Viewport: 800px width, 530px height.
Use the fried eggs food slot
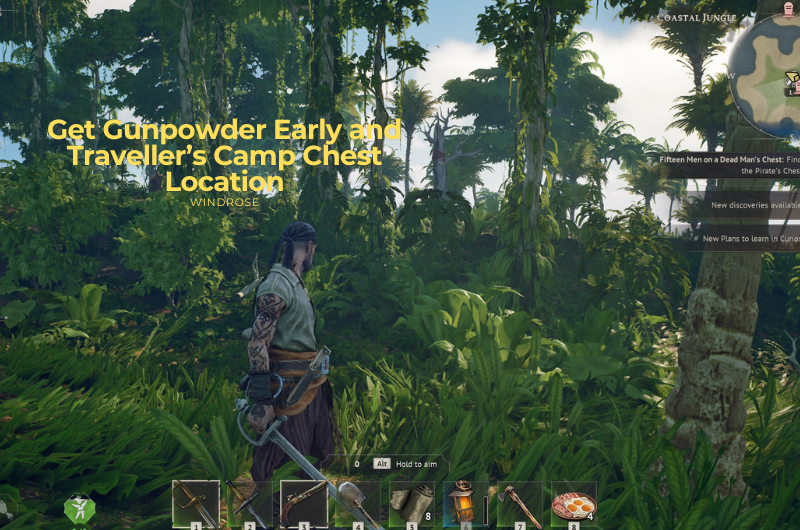(574, 503)
